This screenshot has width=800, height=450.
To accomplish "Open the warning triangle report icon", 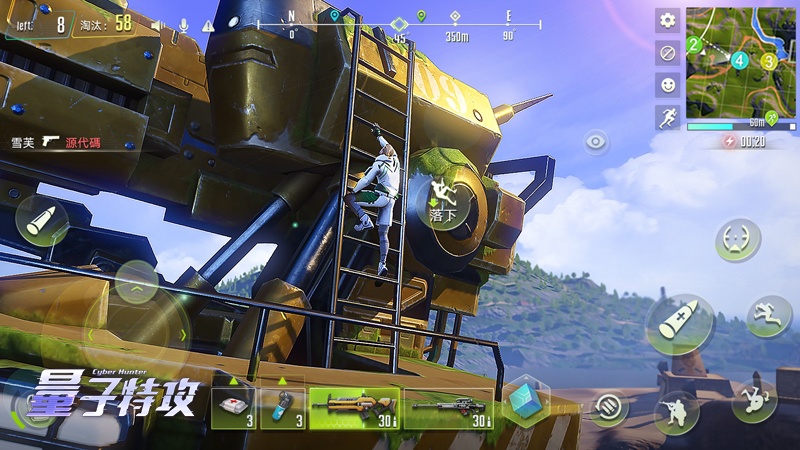I will click(x=208, y=25).
